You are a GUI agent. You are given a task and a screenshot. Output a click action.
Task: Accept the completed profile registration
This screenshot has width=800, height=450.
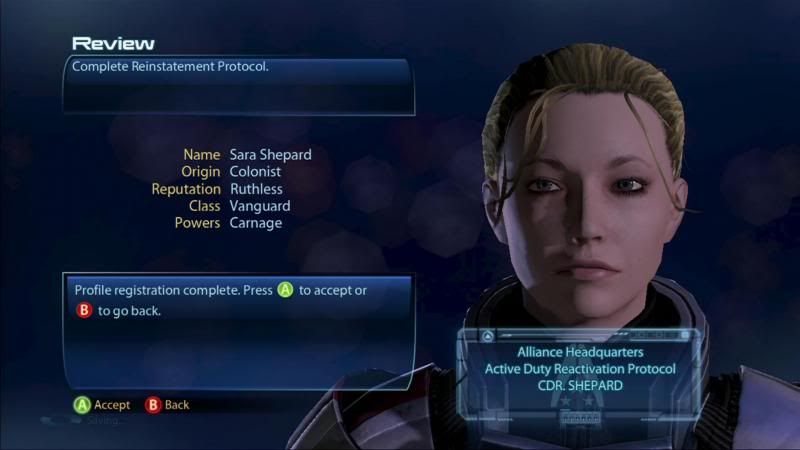(x=102, y=405)
